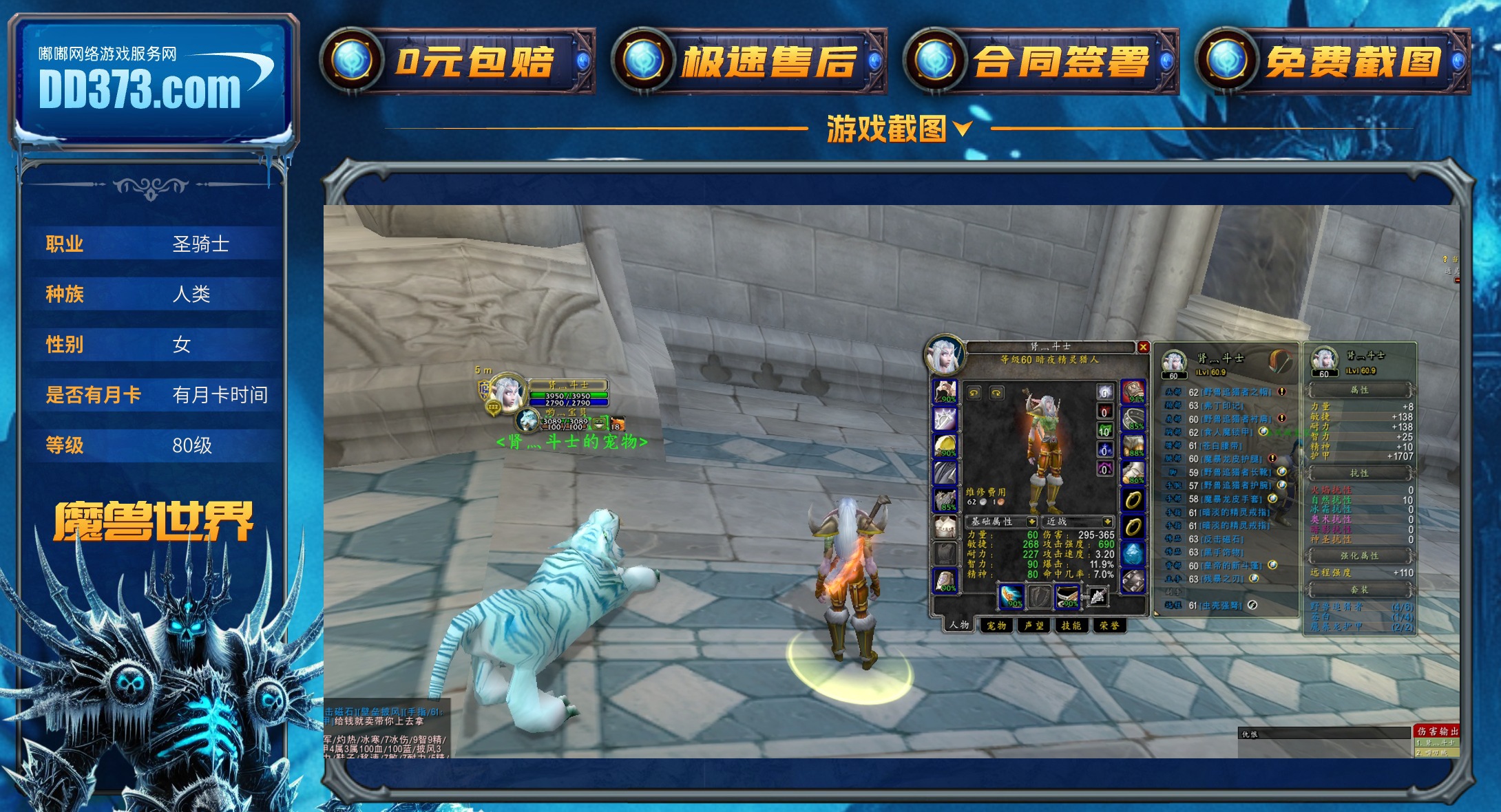This screenshot has height=812, width=1501.
Task: Select the yellow shoulder armor slot
Action: pos(945,445)
